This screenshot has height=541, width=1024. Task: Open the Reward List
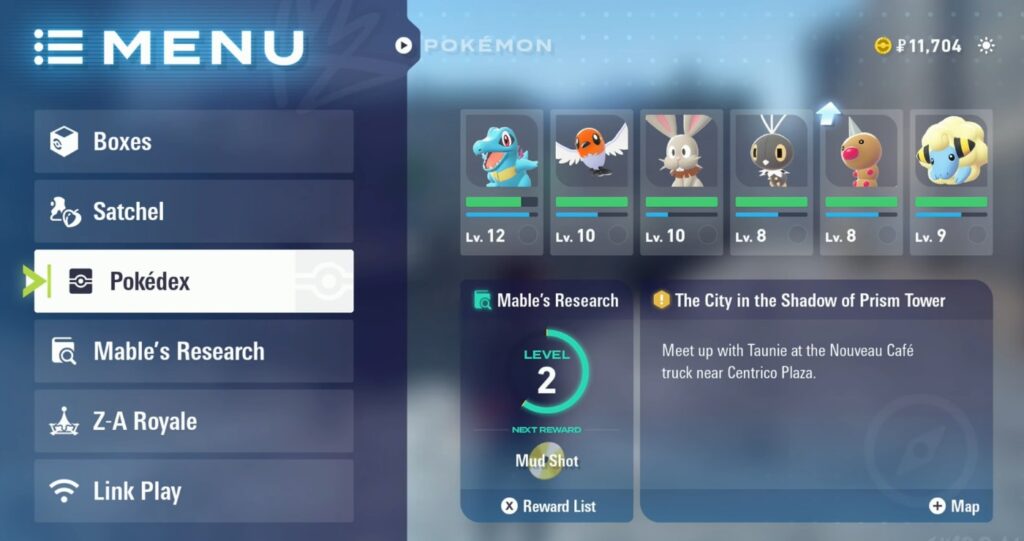tap(548, 506)
